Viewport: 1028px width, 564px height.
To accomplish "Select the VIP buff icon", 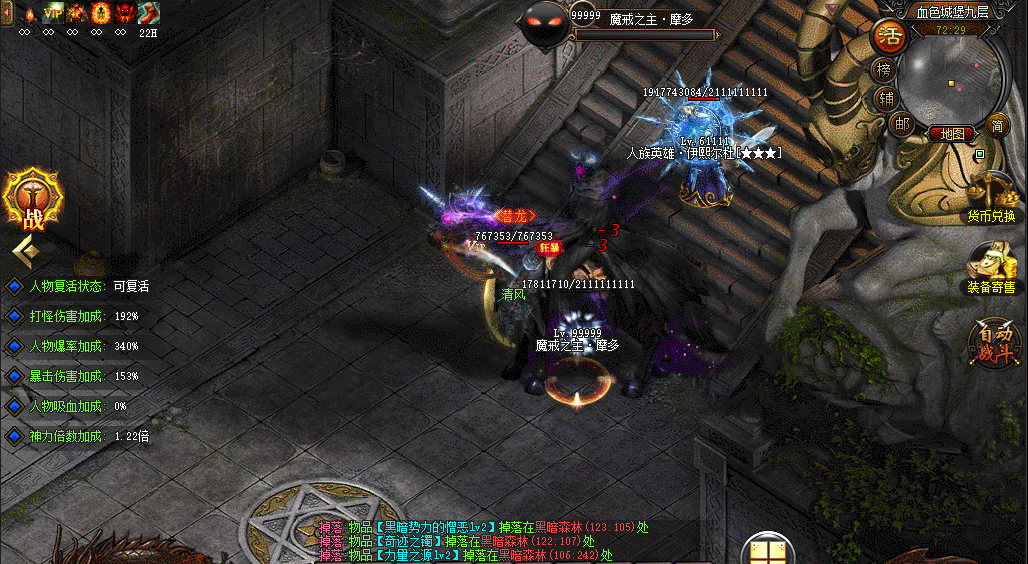I will point(52,14).
